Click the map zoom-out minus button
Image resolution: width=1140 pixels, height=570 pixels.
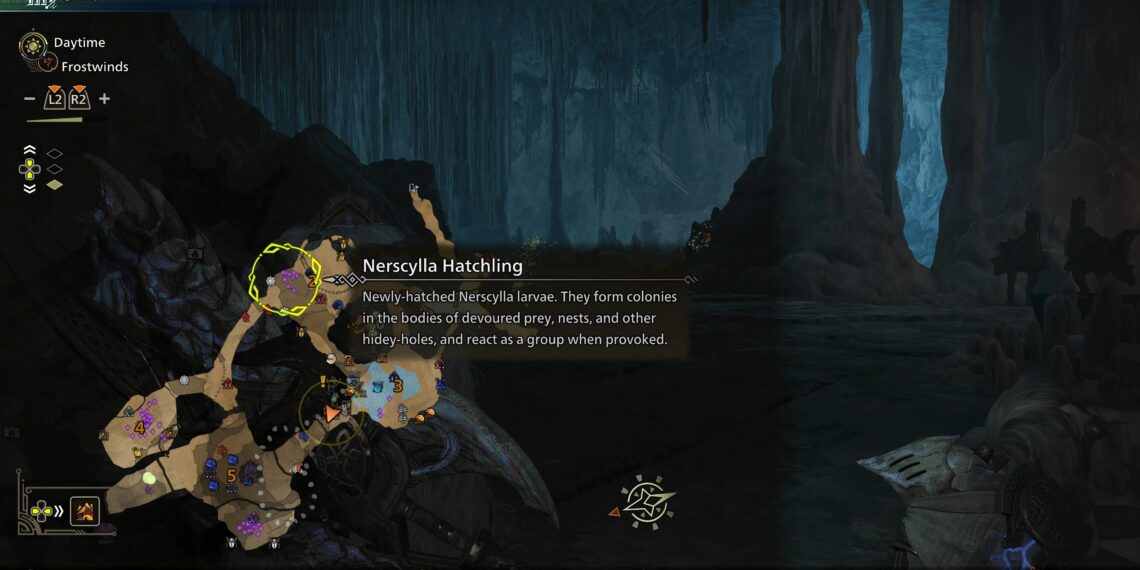[29, 99]
